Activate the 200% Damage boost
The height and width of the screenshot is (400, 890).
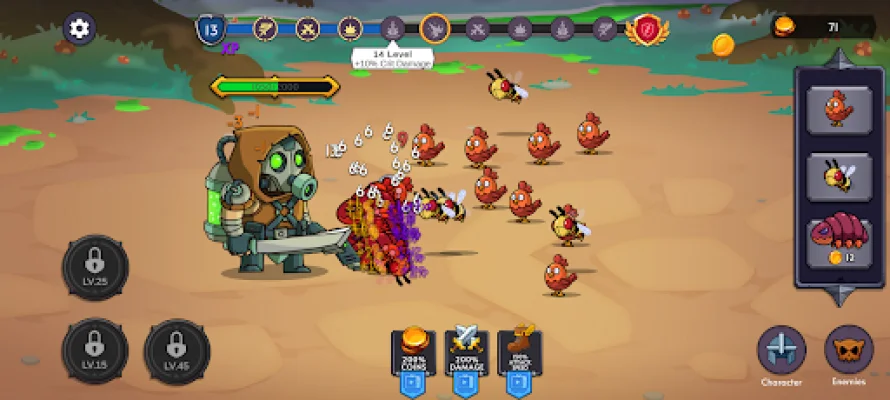pyautogui.click(x=467, y=360)
